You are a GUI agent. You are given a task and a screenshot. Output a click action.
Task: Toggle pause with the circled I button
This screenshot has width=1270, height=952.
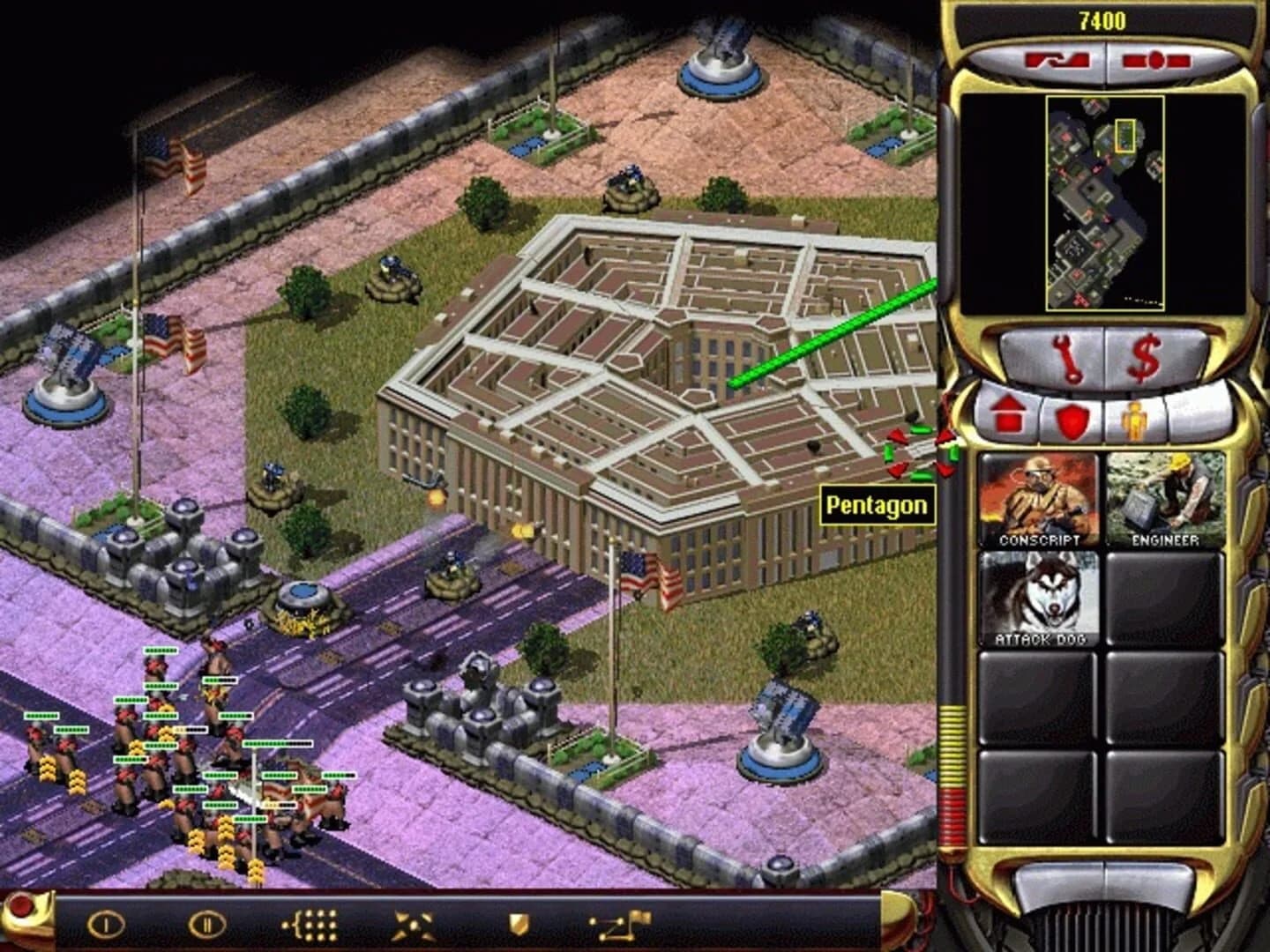click(106, 922)
